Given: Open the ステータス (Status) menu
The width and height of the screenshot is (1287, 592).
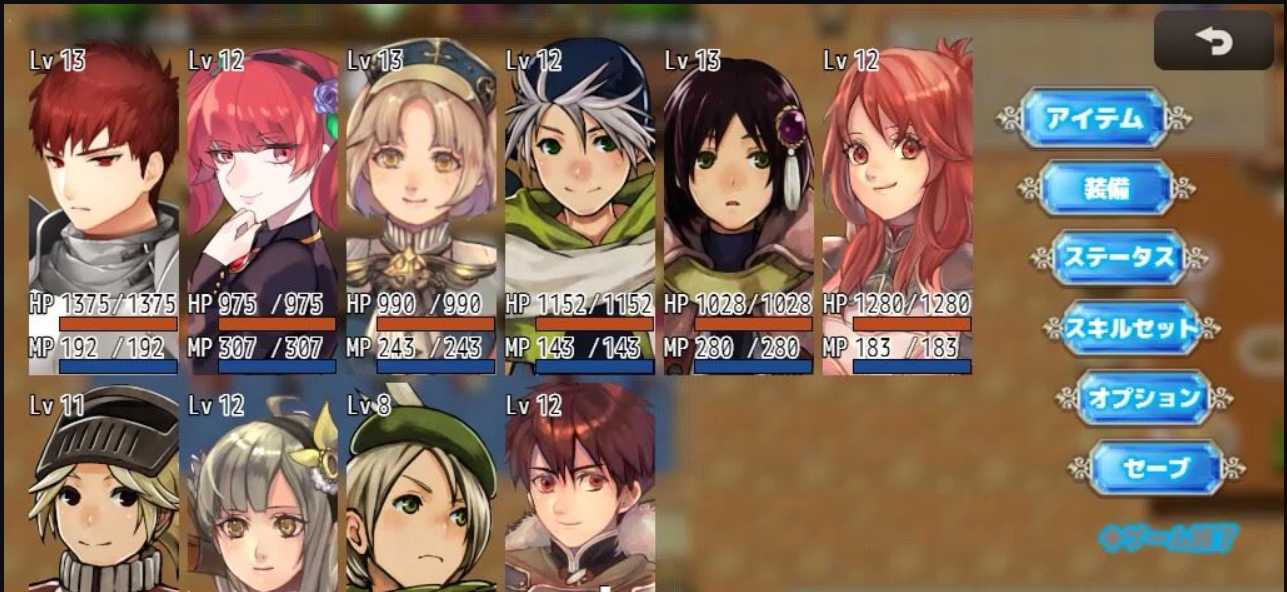Looking at the screenshot, I should [1118, 257].
